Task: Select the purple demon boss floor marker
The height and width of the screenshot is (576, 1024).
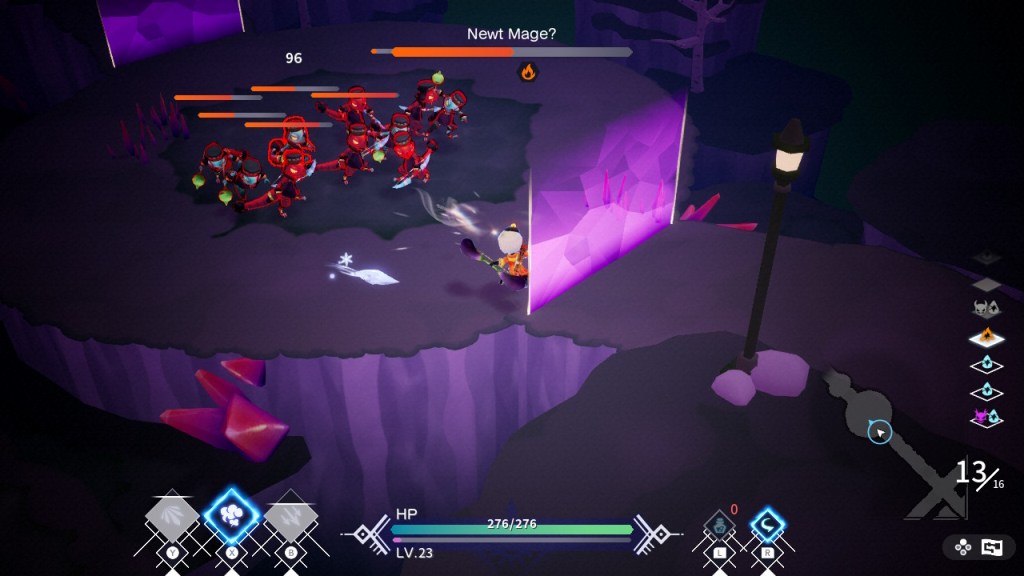Action: click(x=986, y=417)
